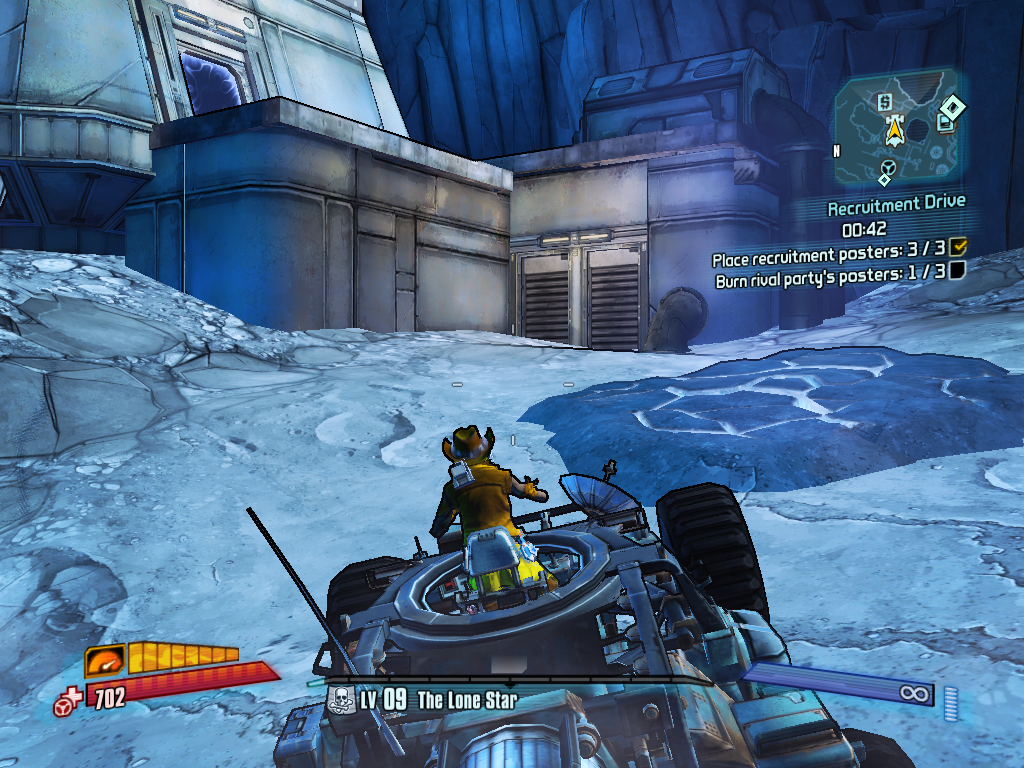Select the Place recruitment posters objective

click(826, 257)
